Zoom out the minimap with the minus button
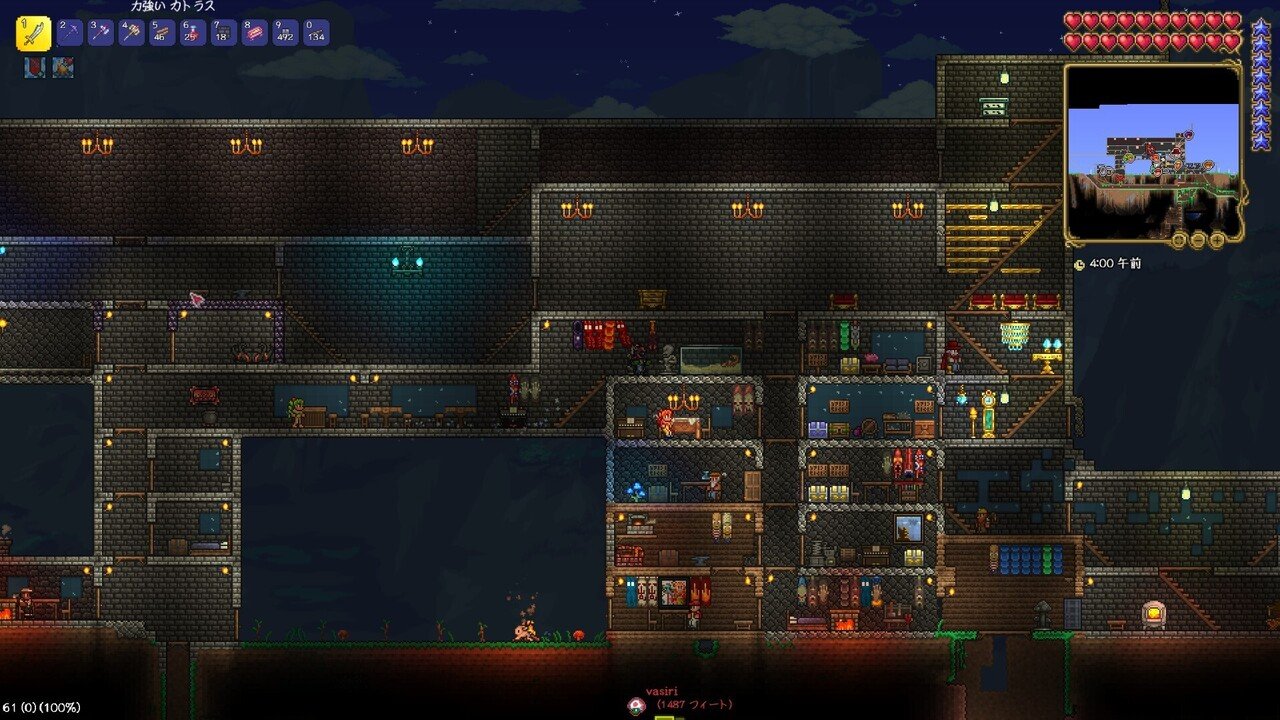 coord(1199,240)
